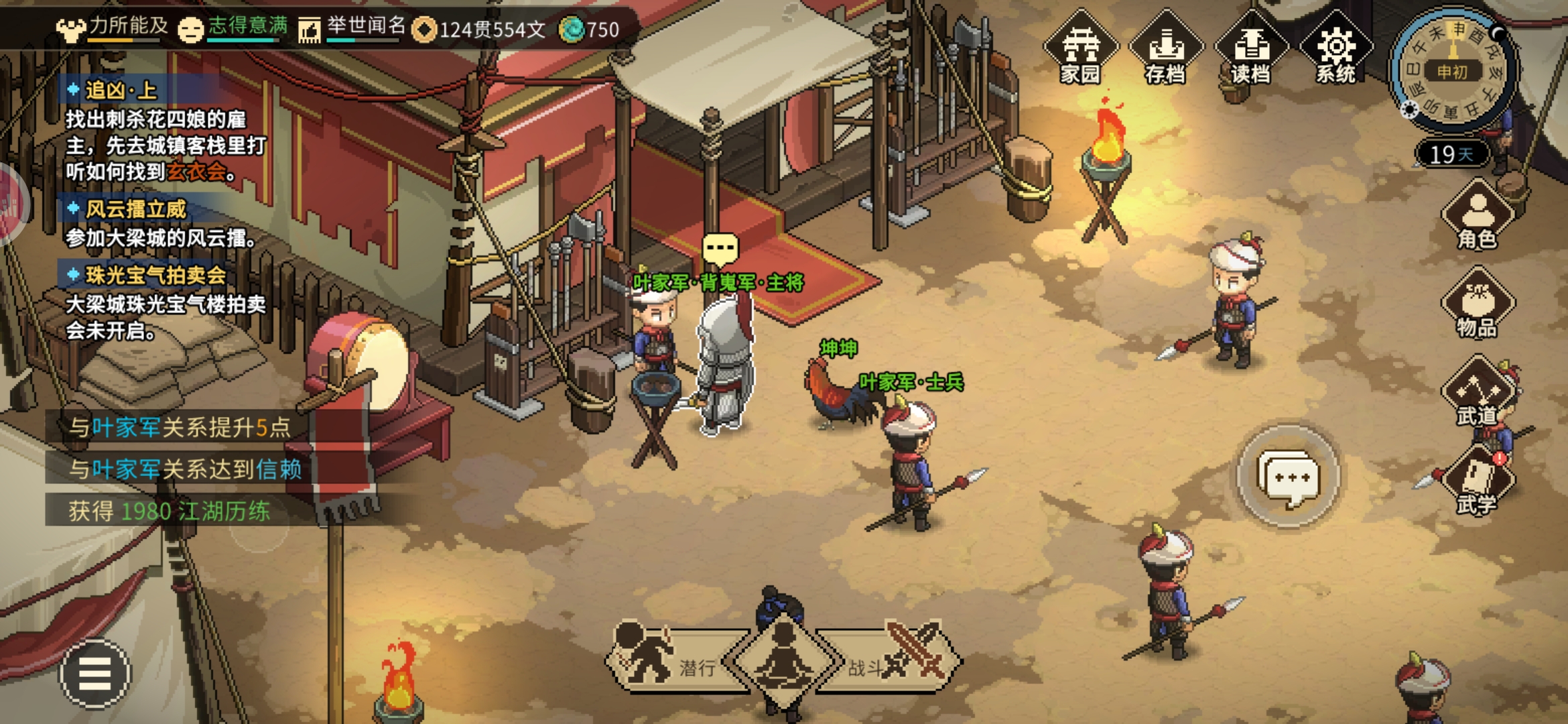Show the 武道 martial path screen
The image size is (1568, 724).
(1477, 394)
